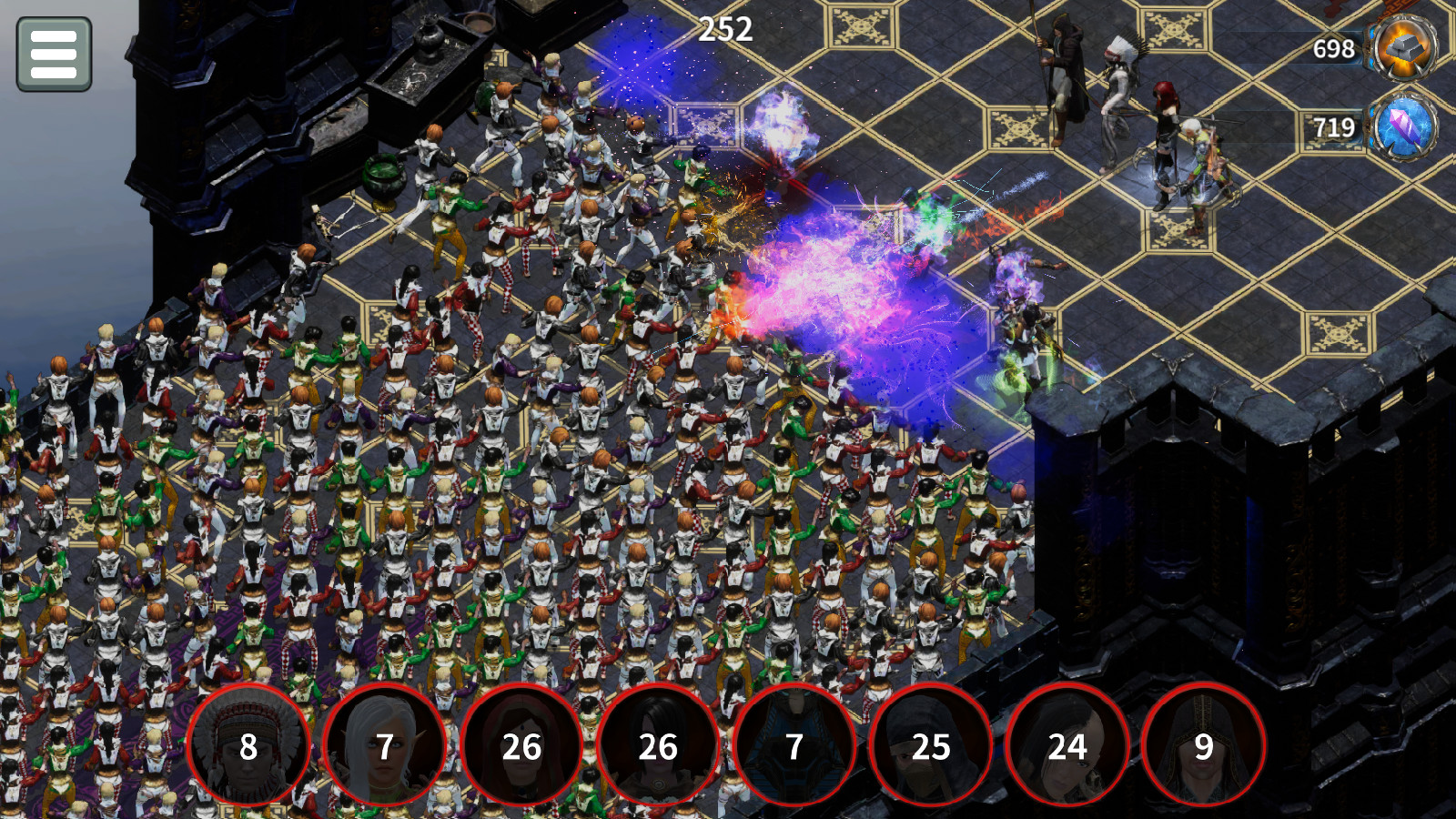Select the dark-haired sorceress portrait showing 26
Image resolution: width=1456 pixels, height=819 pixels.
click(658, 746)
